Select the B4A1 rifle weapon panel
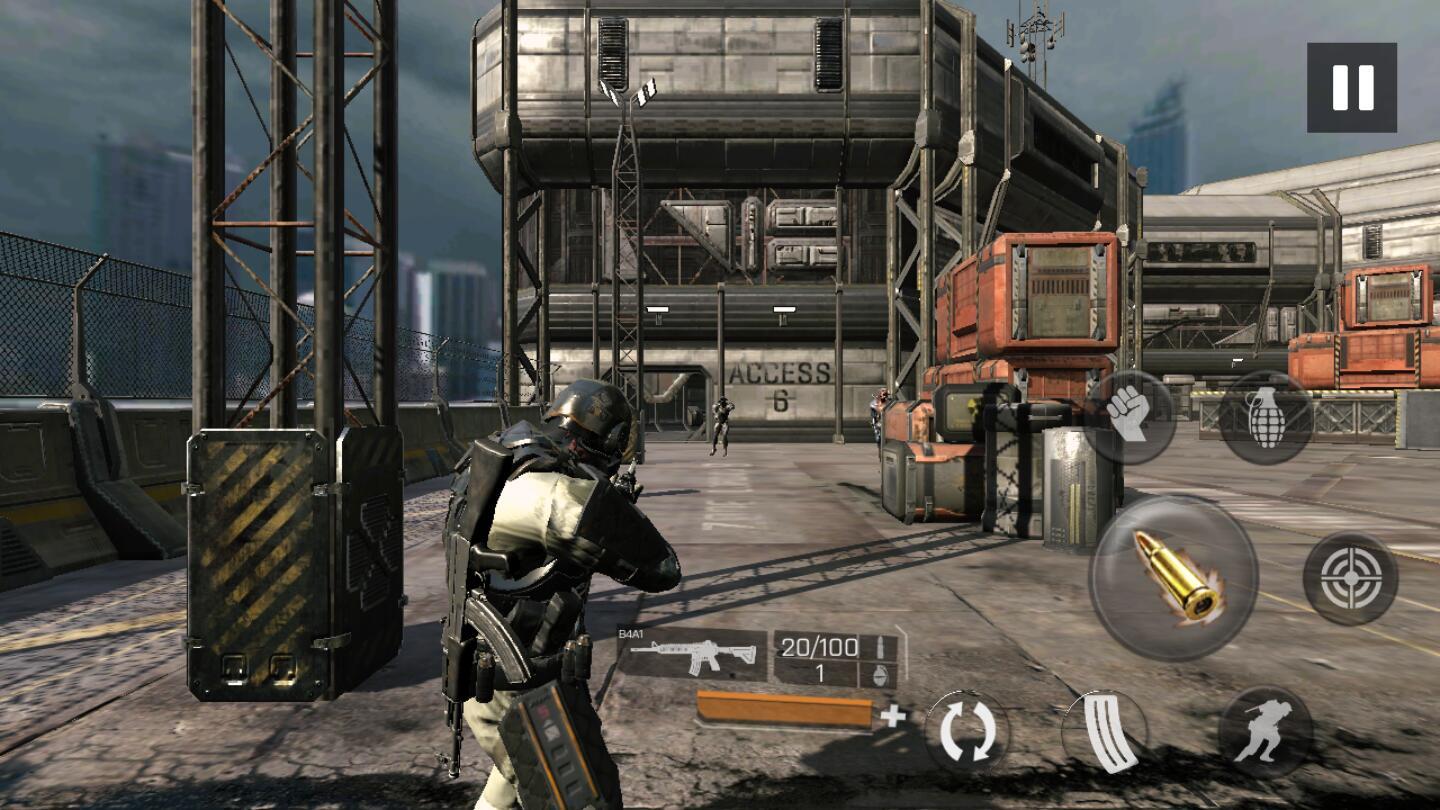The width and height of the screenshot is (1440, 810). [x=692, y=654]
